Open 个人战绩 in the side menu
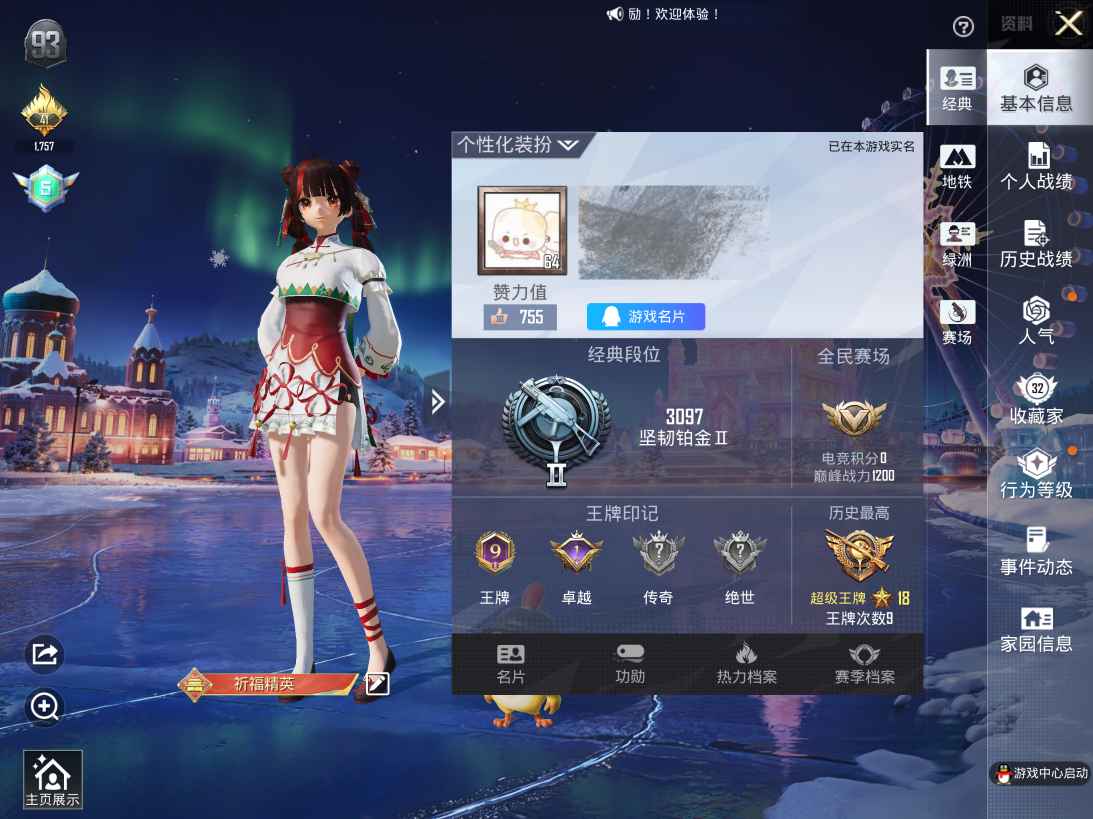This screenshot has height=819, width=1093. tap(1037, 167)
